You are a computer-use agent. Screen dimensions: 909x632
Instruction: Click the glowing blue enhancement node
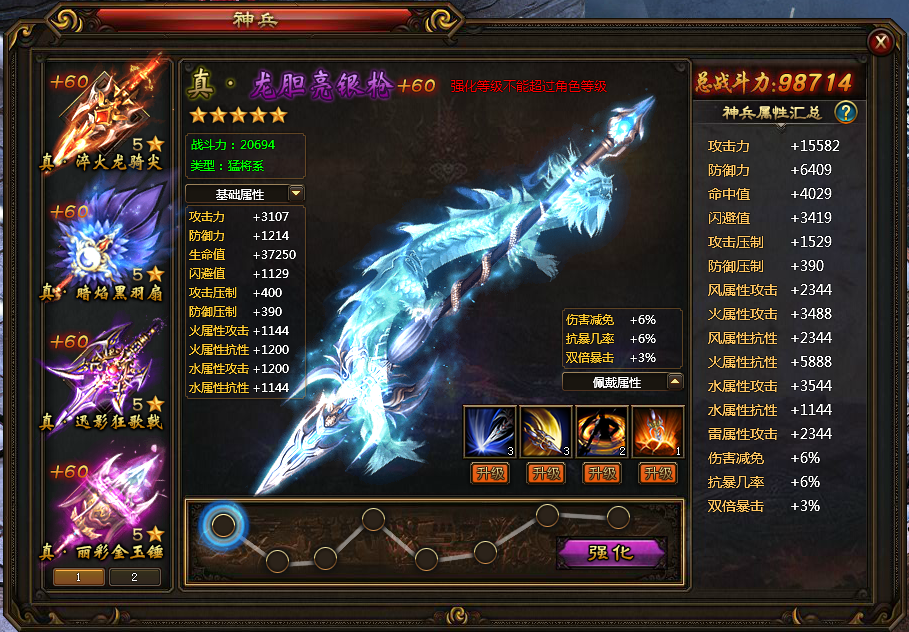coord(224,524)
